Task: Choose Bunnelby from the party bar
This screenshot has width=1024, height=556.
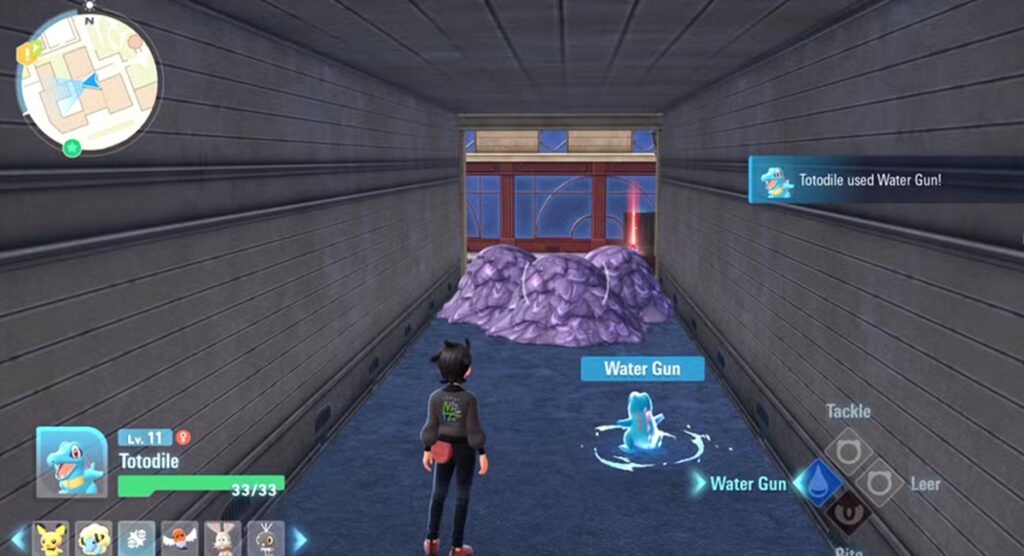Action: tap(223, 539)
